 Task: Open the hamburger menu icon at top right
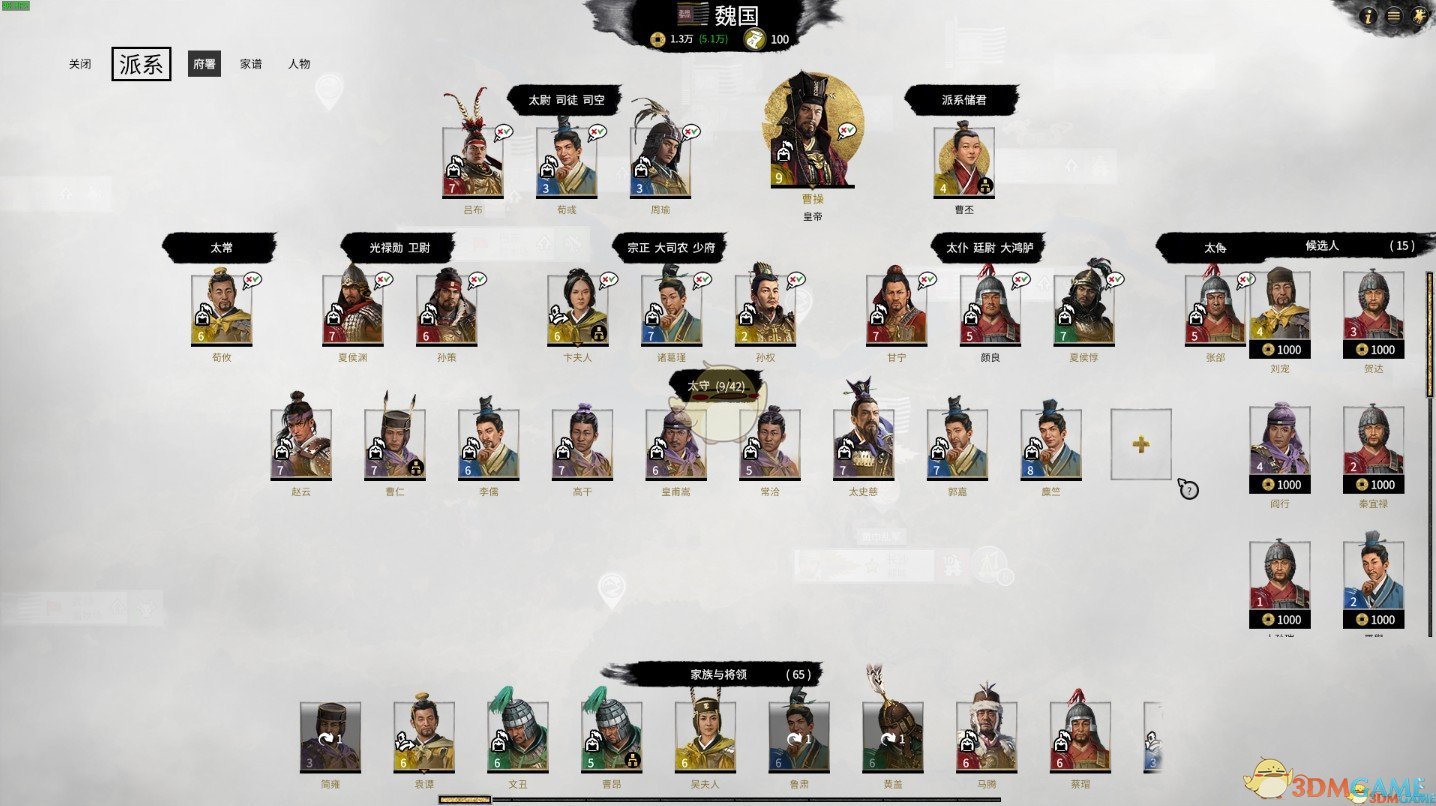click(1394, 16)
